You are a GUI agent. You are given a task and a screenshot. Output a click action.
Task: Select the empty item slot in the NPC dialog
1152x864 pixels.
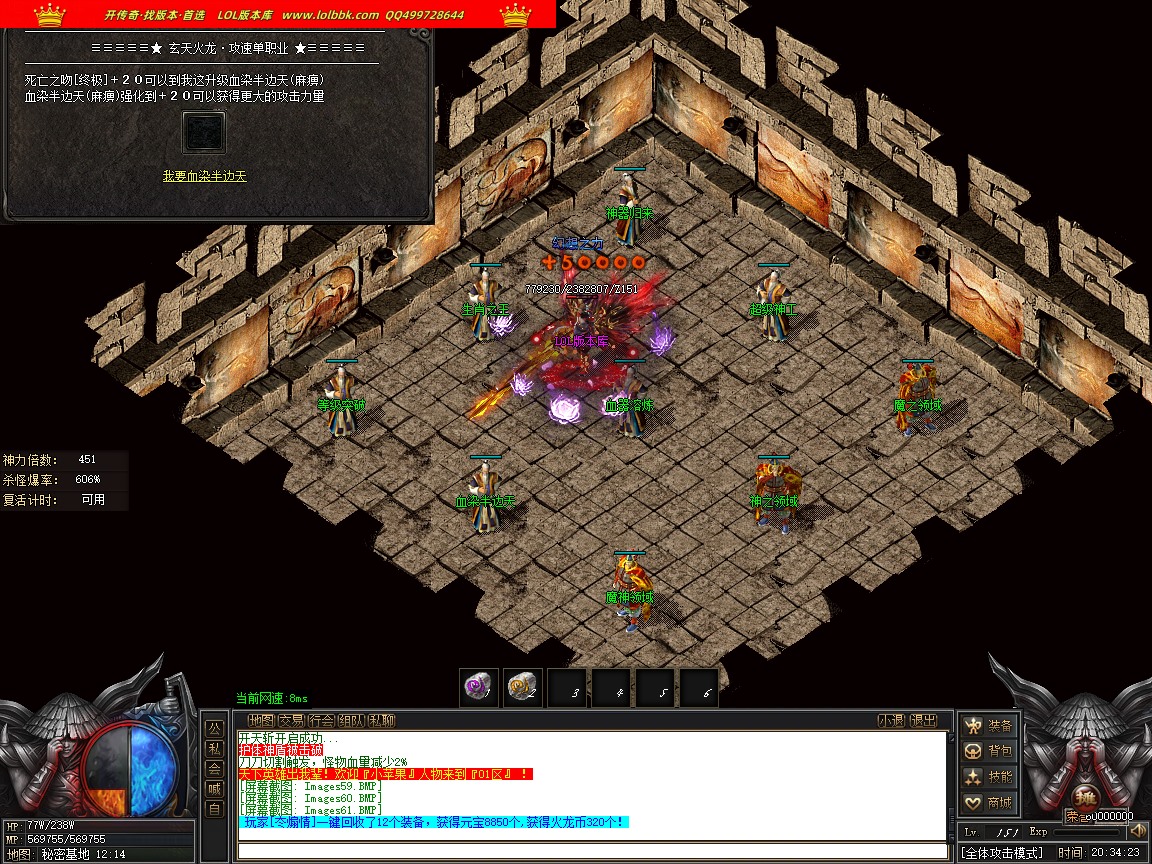204,132
